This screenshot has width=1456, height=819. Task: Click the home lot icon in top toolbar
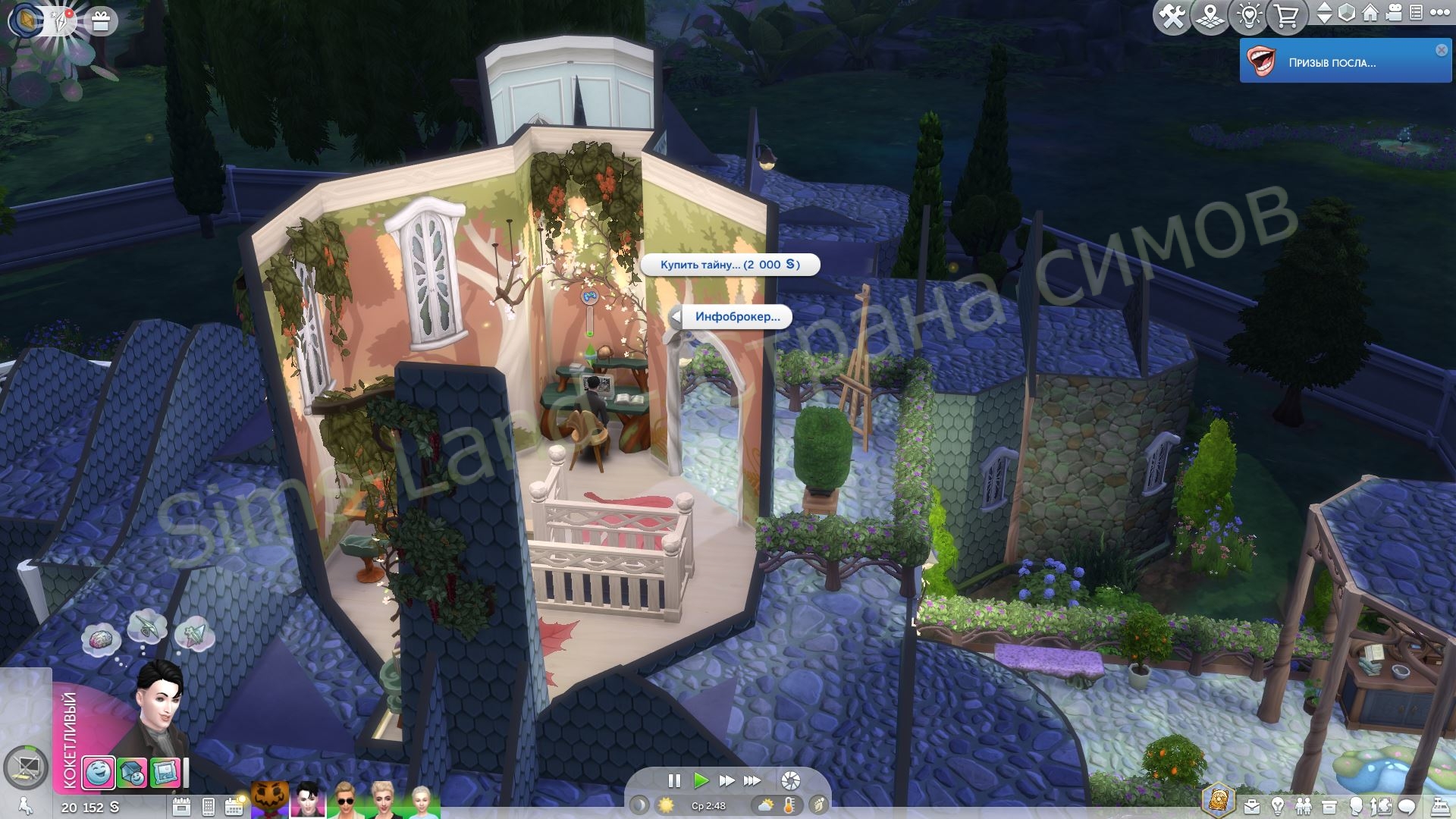1370,13
